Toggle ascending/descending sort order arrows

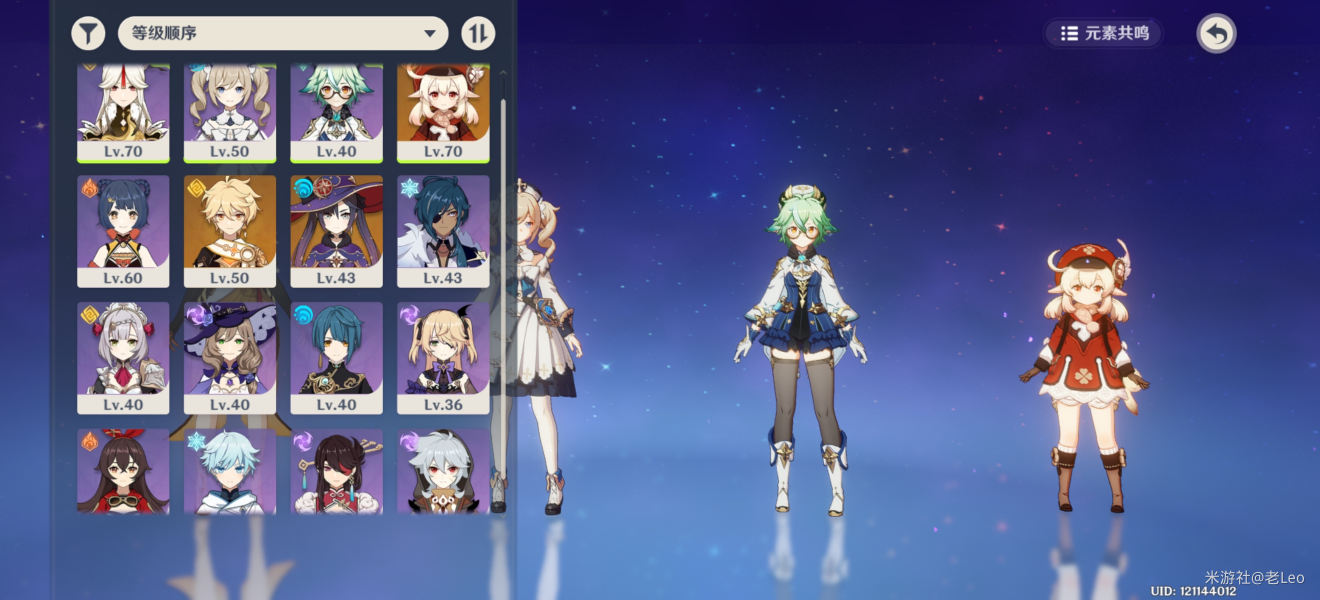click(x=478, y=33)
